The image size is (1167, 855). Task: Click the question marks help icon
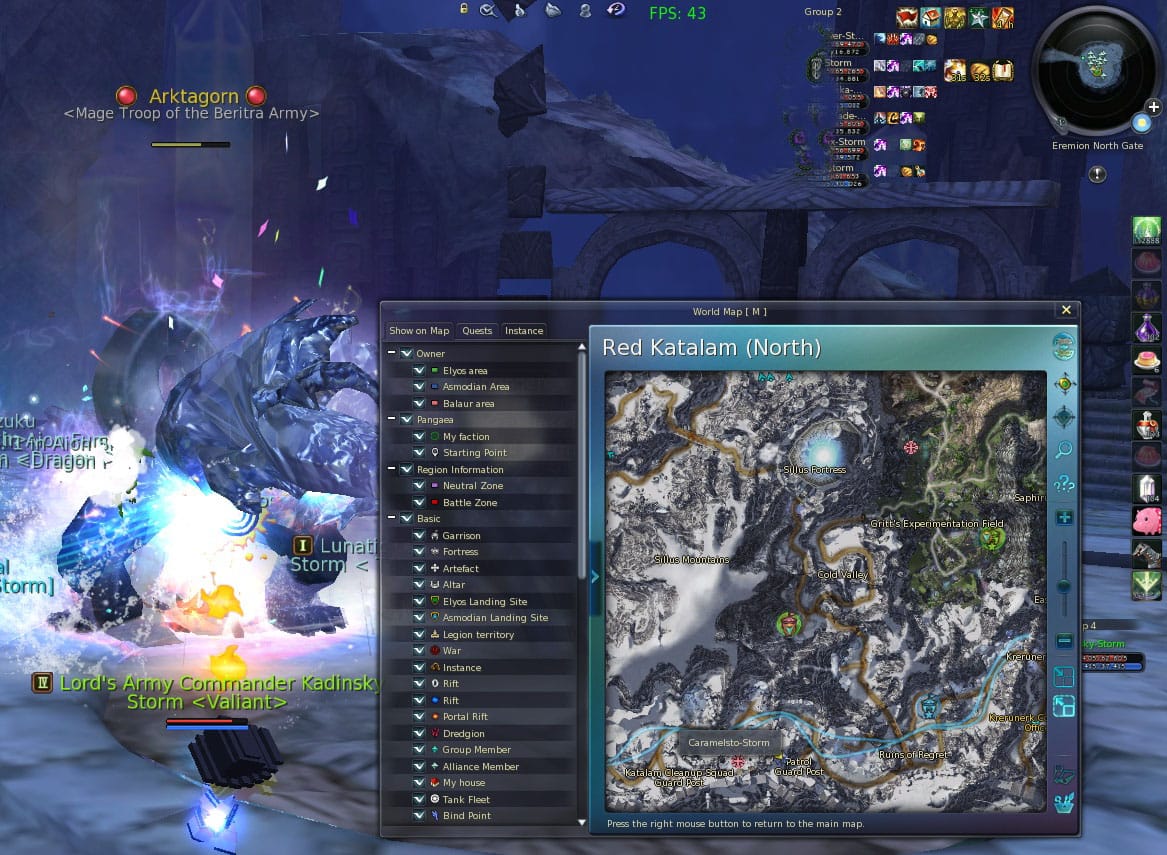click(1064, 485)
